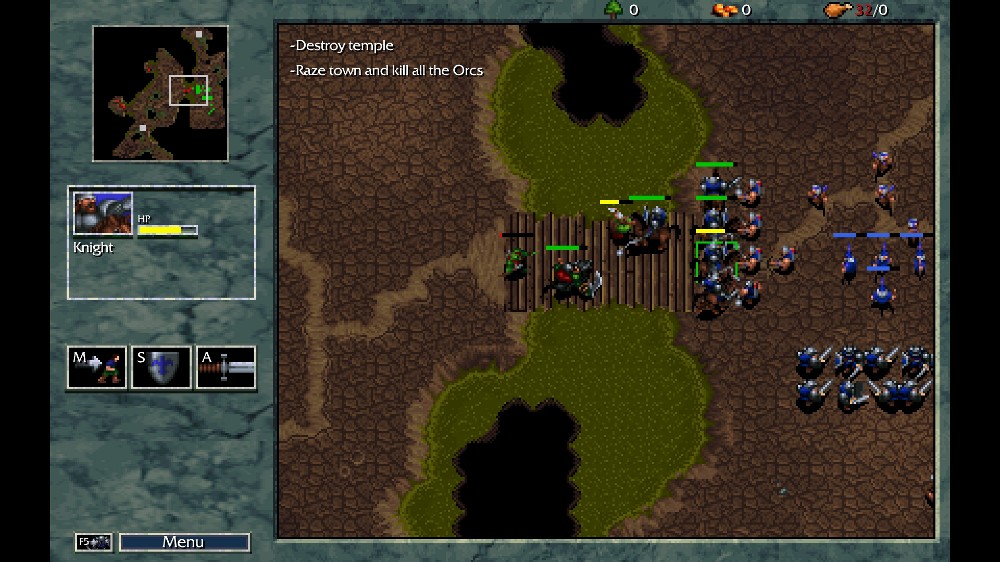Choose the Stop shield command
1000x562 pixels.
[x=161, y=367]
